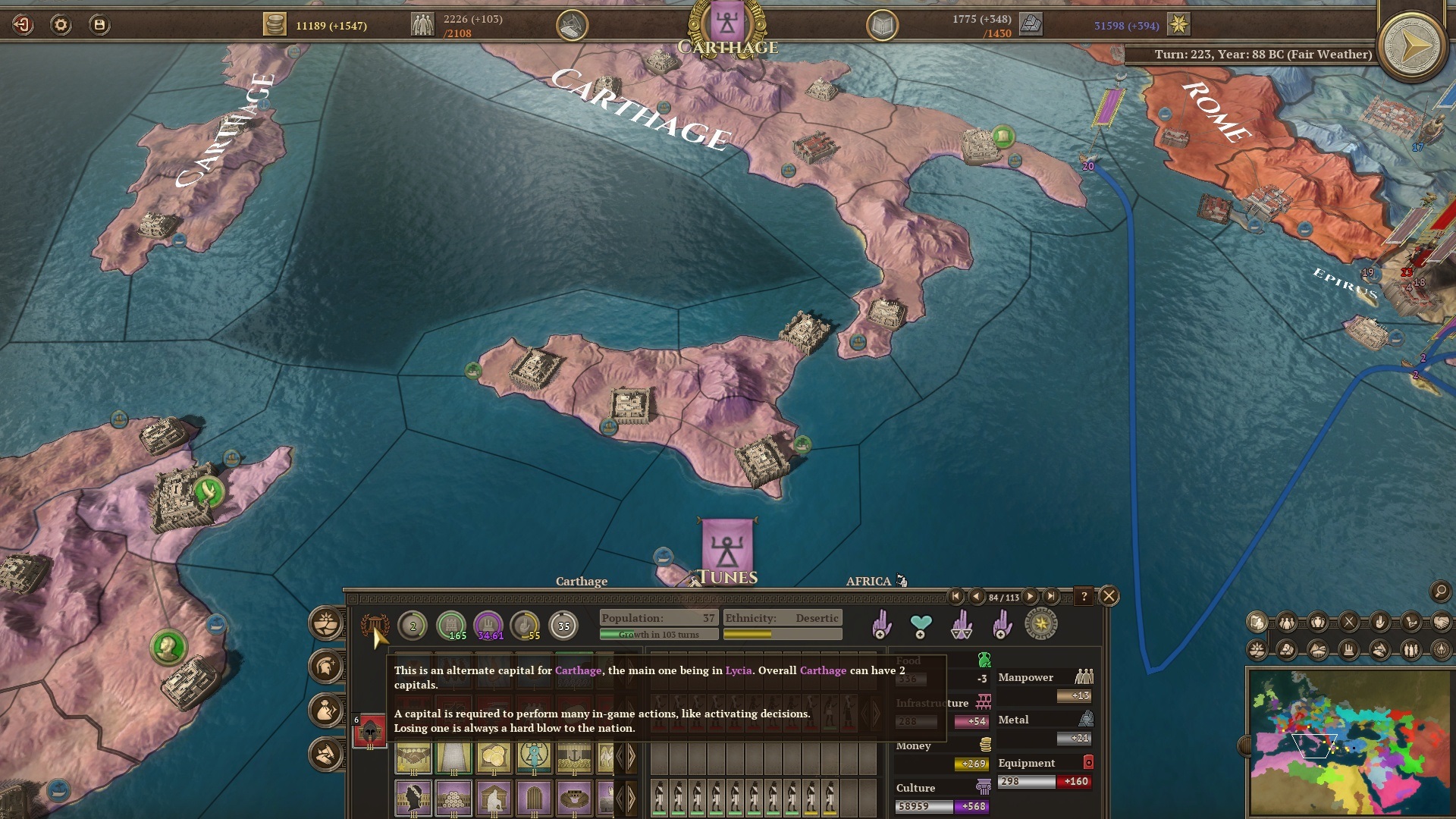
Task: Click the minimap of the Mediterranean
Action: click(x=1349, y=742)
